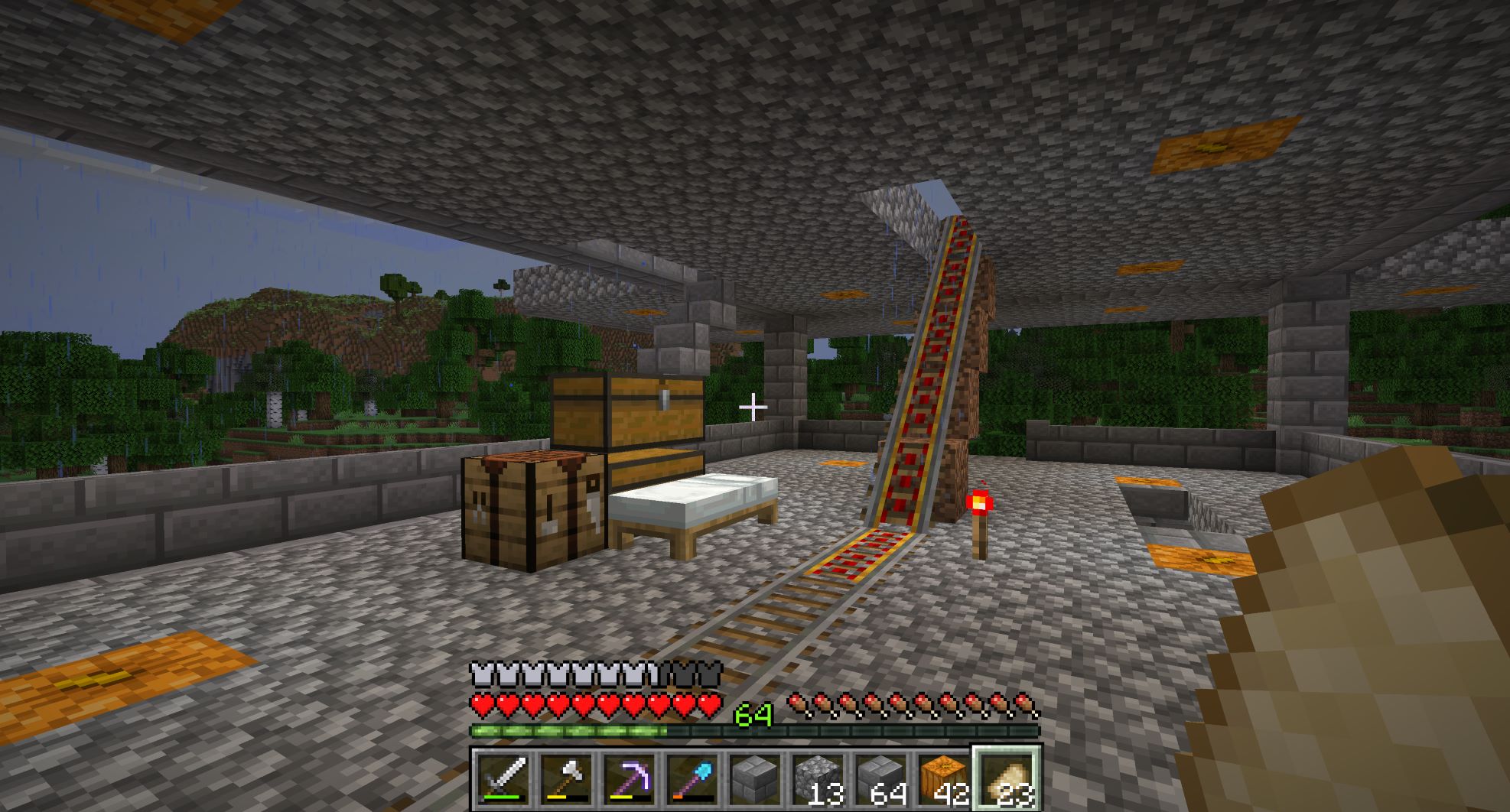
Task: Switch to the diamond shovel slot
Action: 692,779
